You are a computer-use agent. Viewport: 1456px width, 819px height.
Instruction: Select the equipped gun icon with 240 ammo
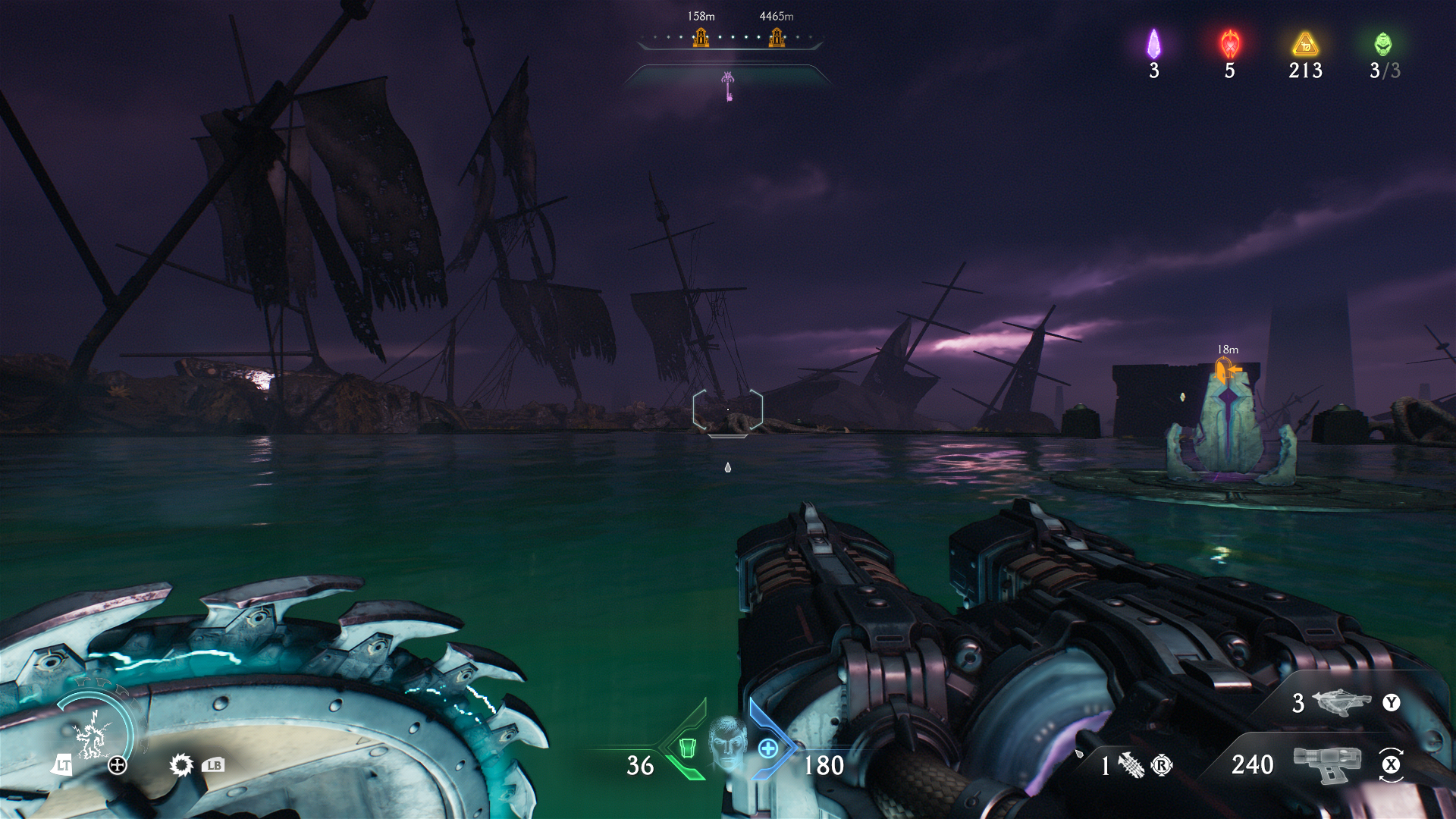1326,764
